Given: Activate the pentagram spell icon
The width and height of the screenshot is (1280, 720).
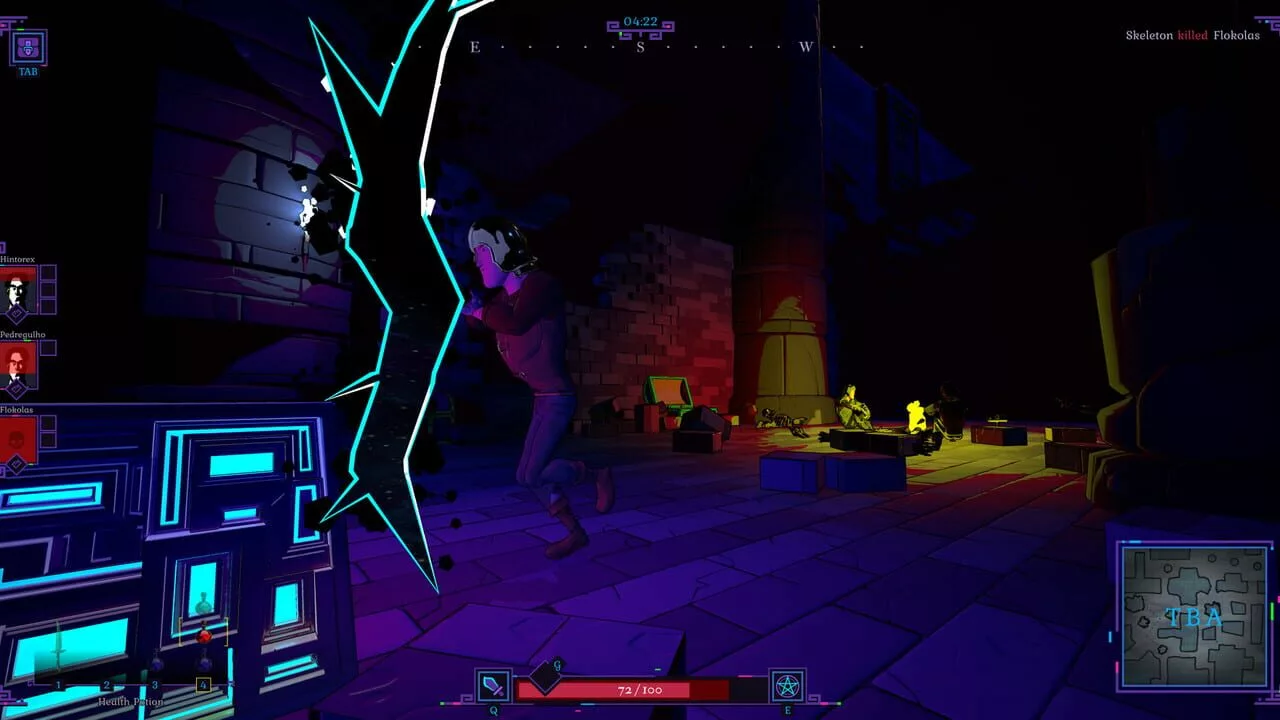Looking at the screenshot, I should (787, 686).
